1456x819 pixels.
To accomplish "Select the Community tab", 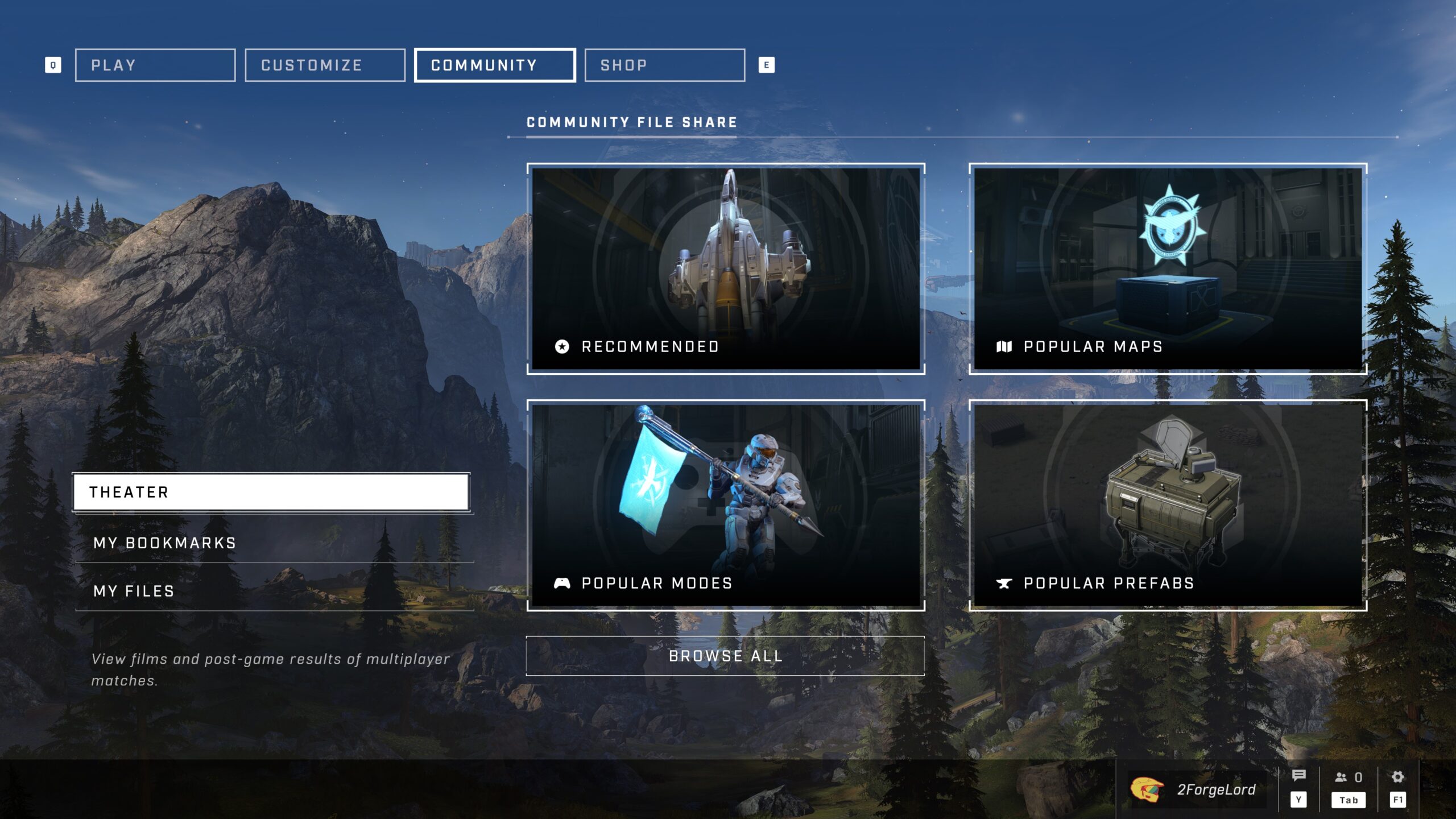I will (x=495, y=65).
